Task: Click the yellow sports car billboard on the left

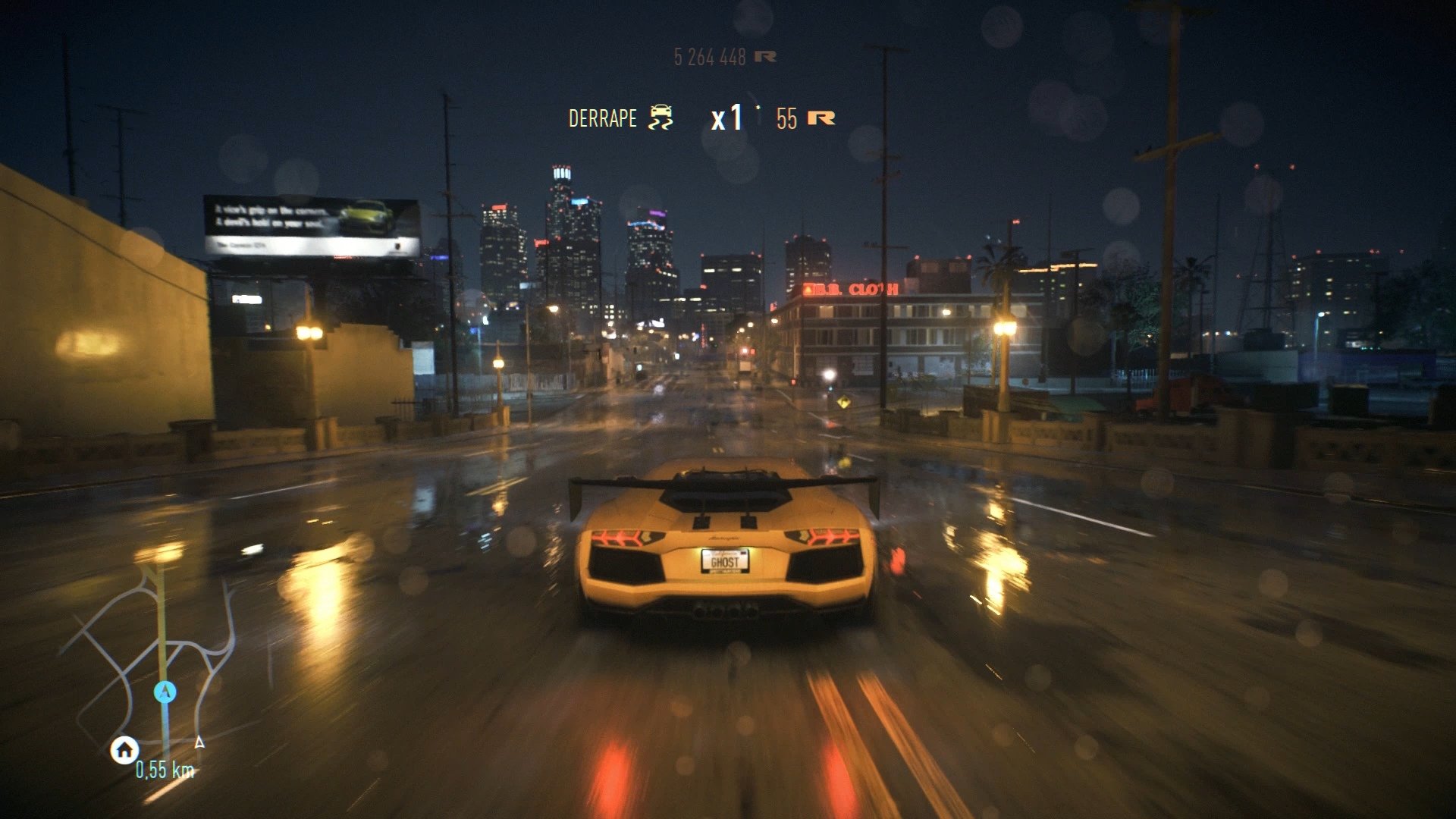Action: 364,218
